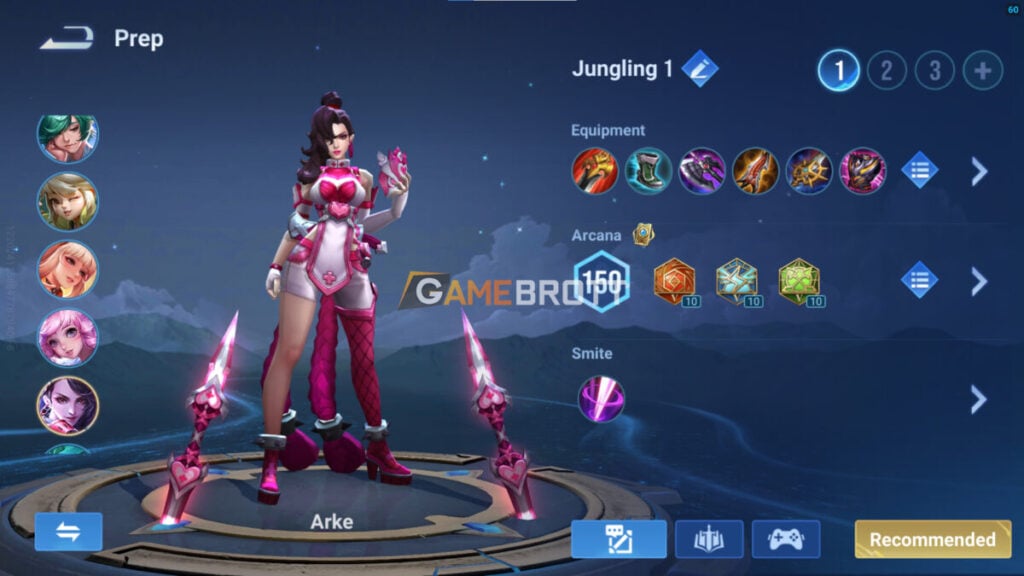Image resolution: width=1024 pixels, height=576 pixels.
Task: Select the green Arcana gem
Action: [x=798, y=281]
